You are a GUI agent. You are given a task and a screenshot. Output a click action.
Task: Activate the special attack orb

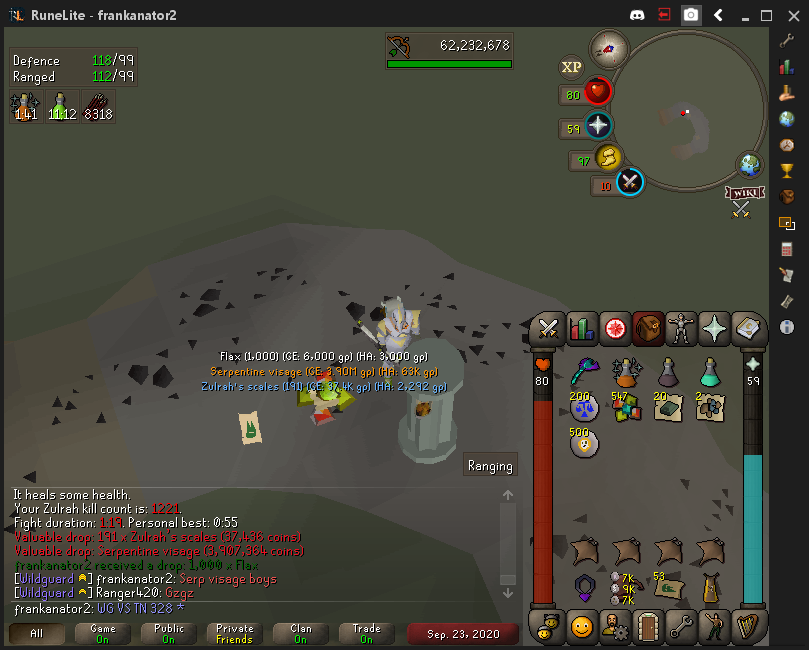tap(629, 182)
